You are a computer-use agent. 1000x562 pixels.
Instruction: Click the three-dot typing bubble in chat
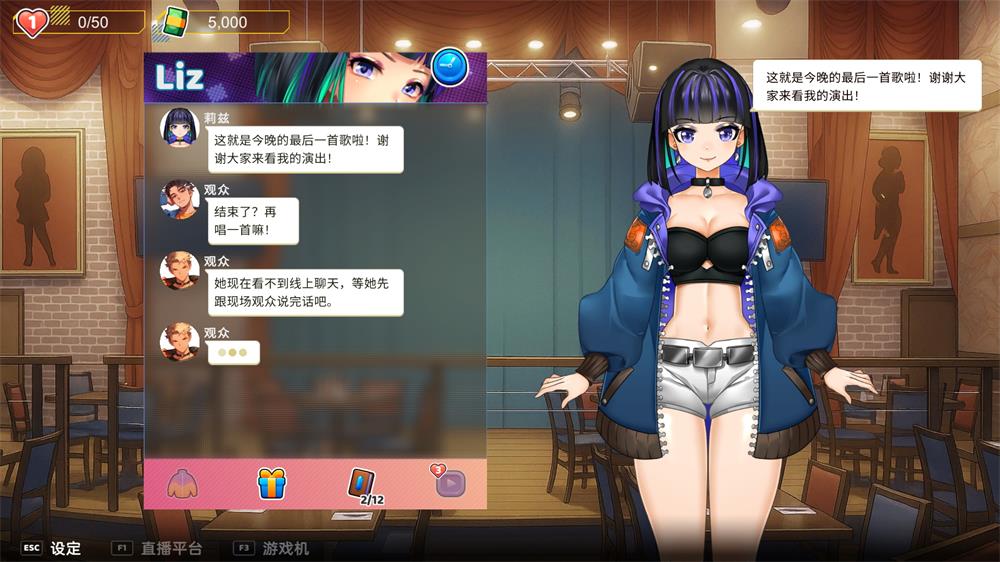click(233, 353)
